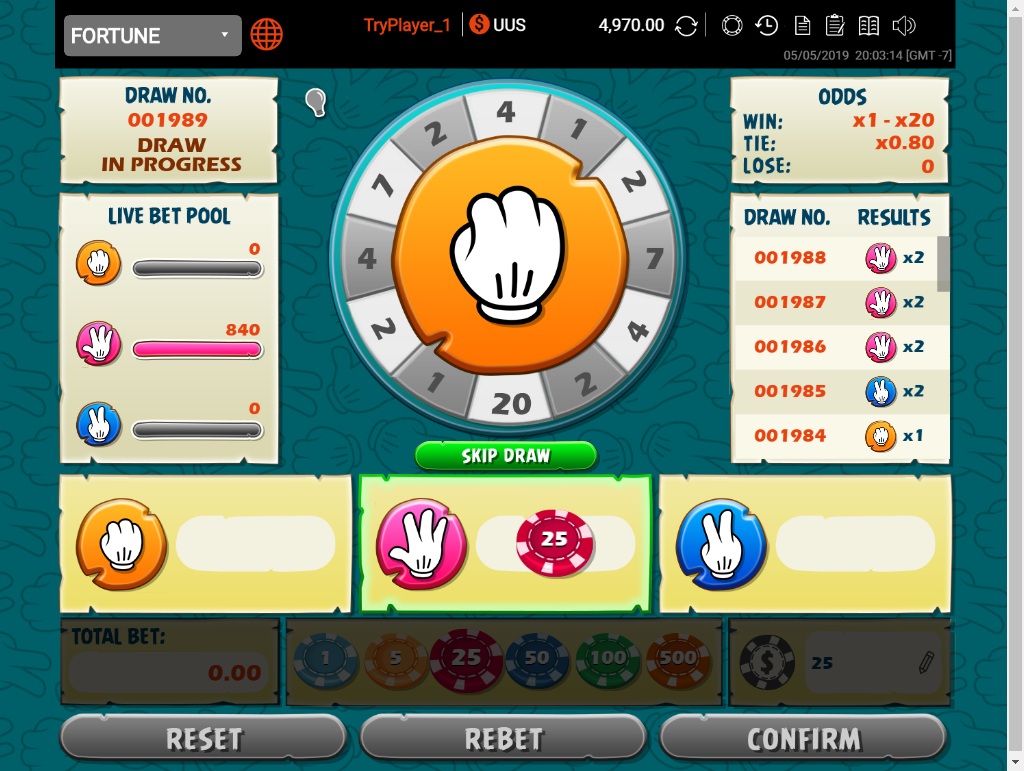Viewport: 1024px width, 771px height.
Task: Open the lifebuoy help icon
Action: pos(731,26)
